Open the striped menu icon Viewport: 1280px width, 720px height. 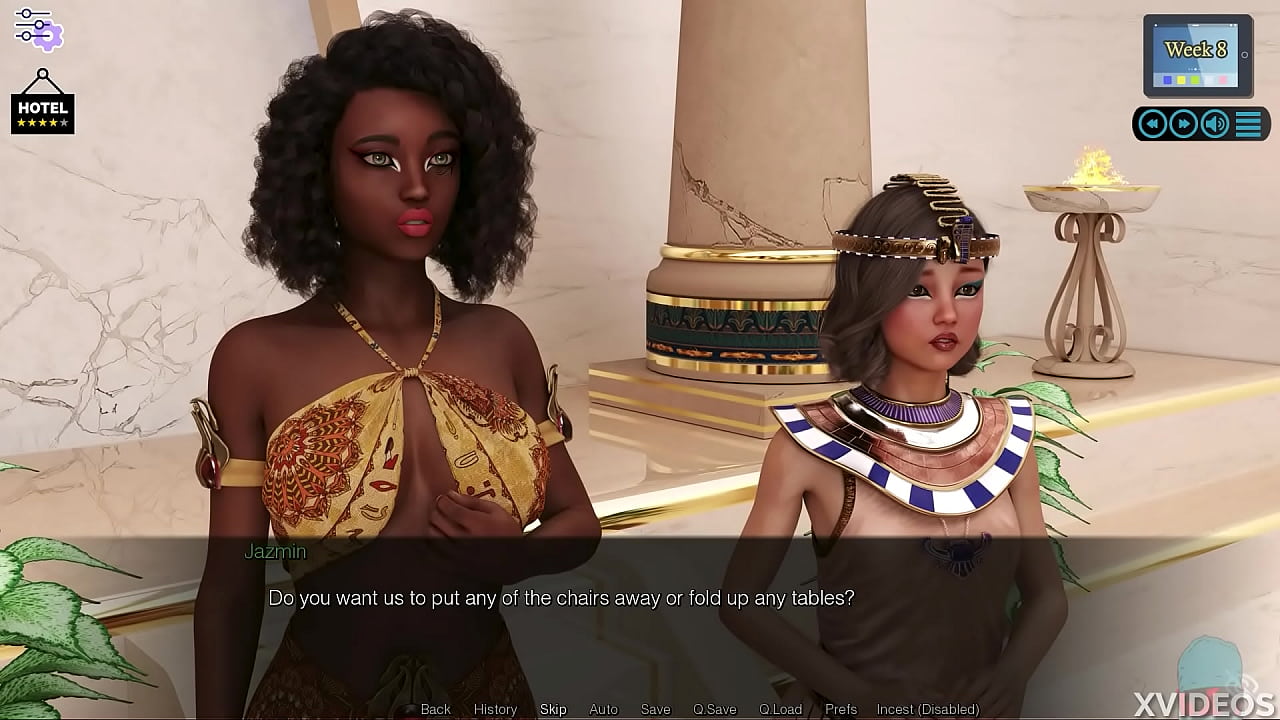point(1248,123)
